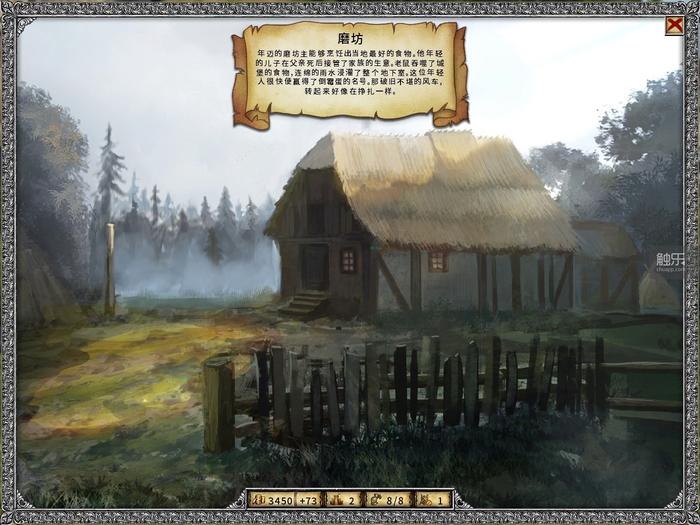Close the mill screen with the red X
Viewport: 700px width, 525px height.
674,26
